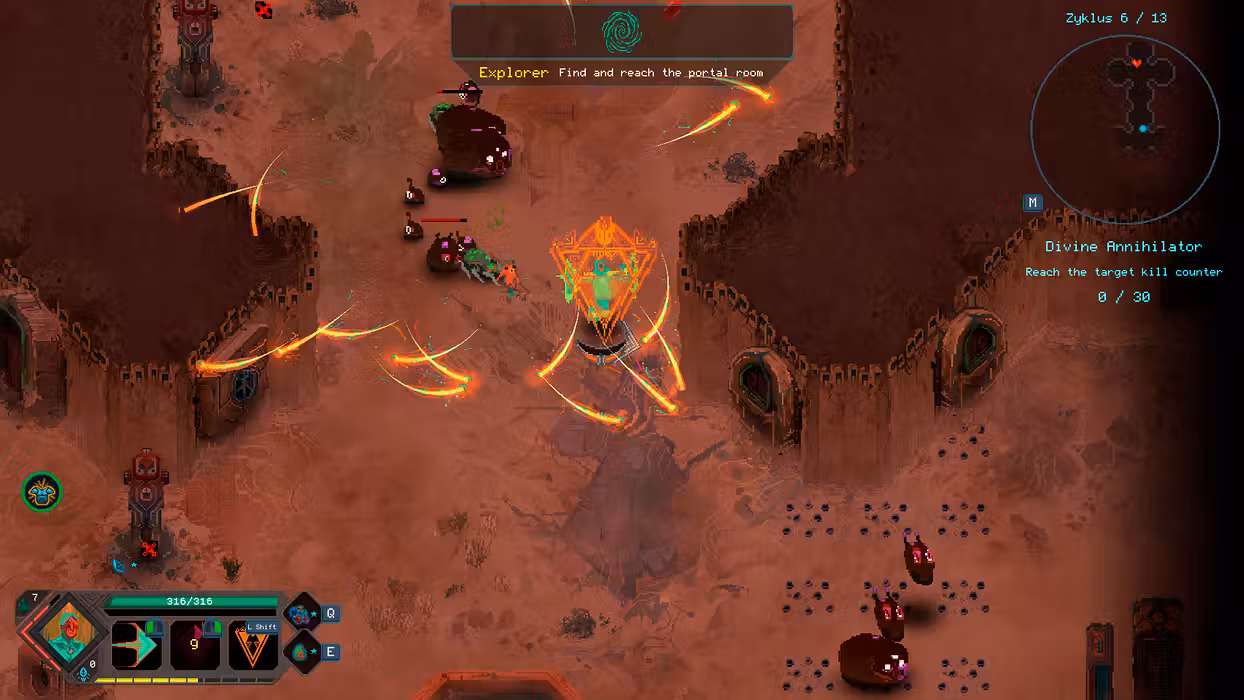This screenshot has height=700, width=1244.
Task: Open the circular minimap
Action: tap(1125, 129)
